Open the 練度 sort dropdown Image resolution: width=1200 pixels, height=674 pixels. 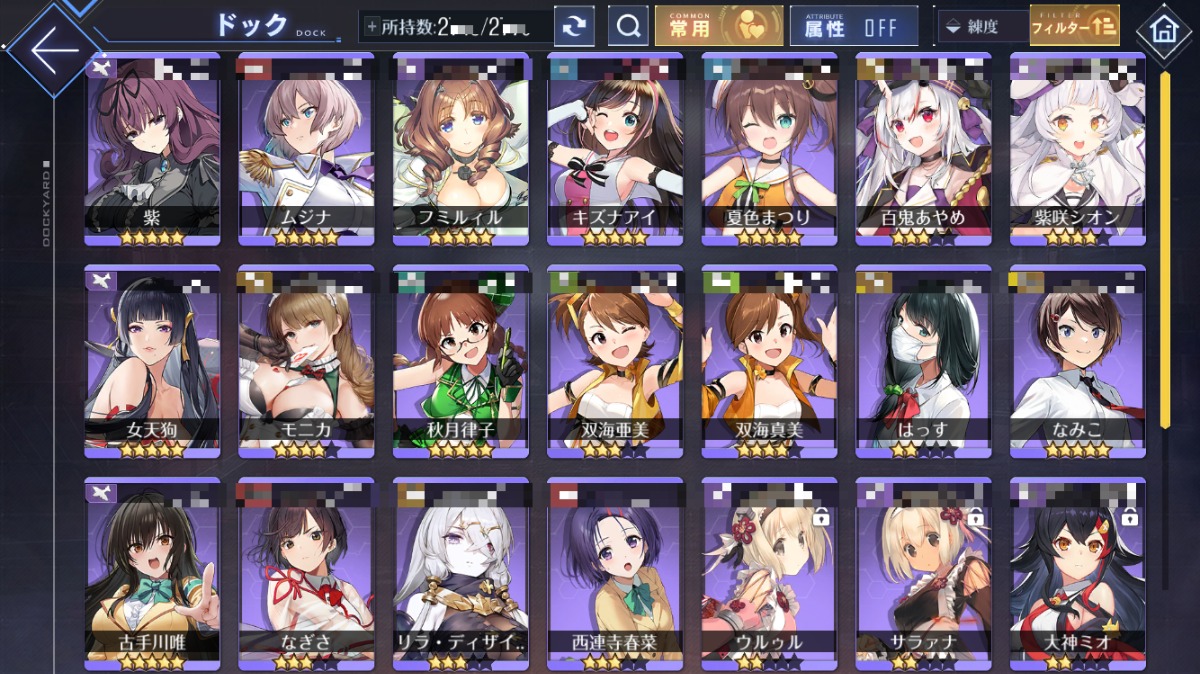point(981,27)
